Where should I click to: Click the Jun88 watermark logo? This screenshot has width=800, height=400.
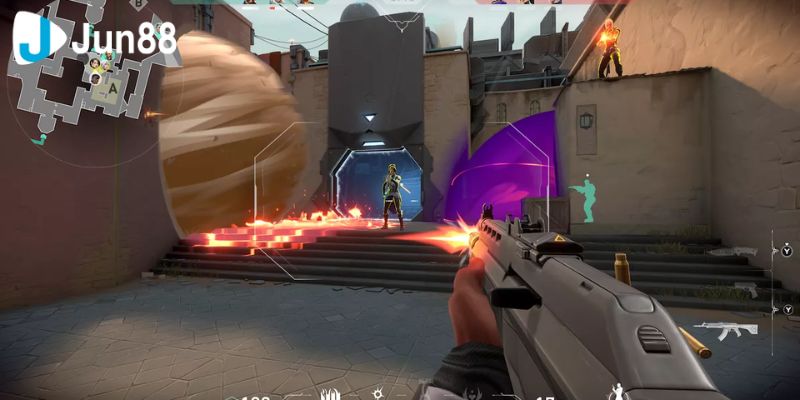[95, 39]
